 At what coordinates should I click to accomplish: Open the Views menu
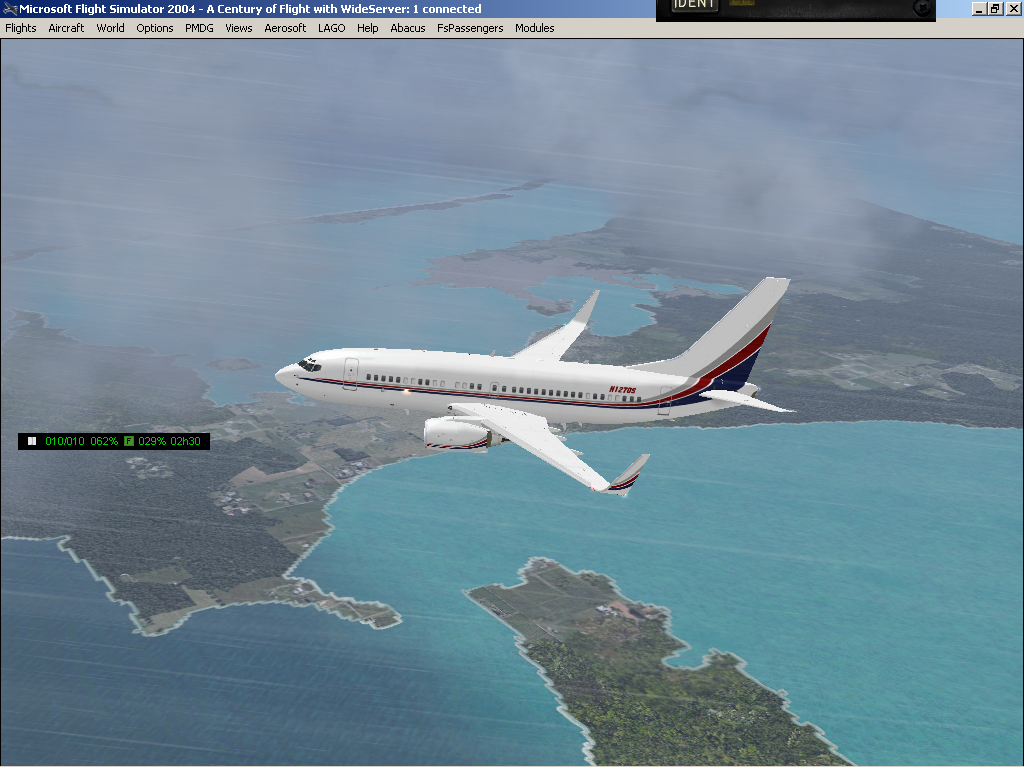point(239,28)
